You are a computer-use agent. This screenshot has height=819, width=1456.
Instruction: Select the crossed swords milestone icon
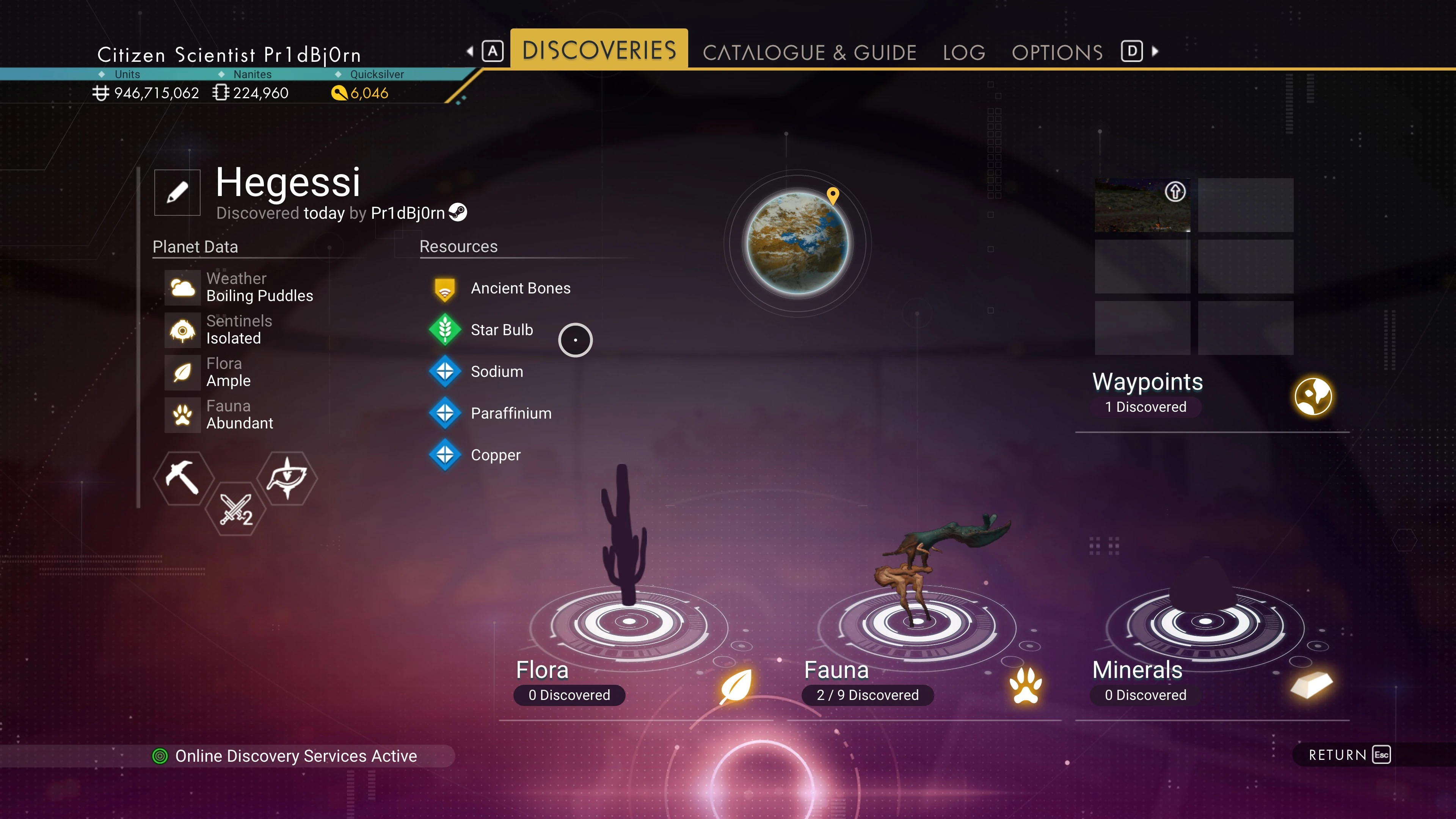[x=235, y=509]
